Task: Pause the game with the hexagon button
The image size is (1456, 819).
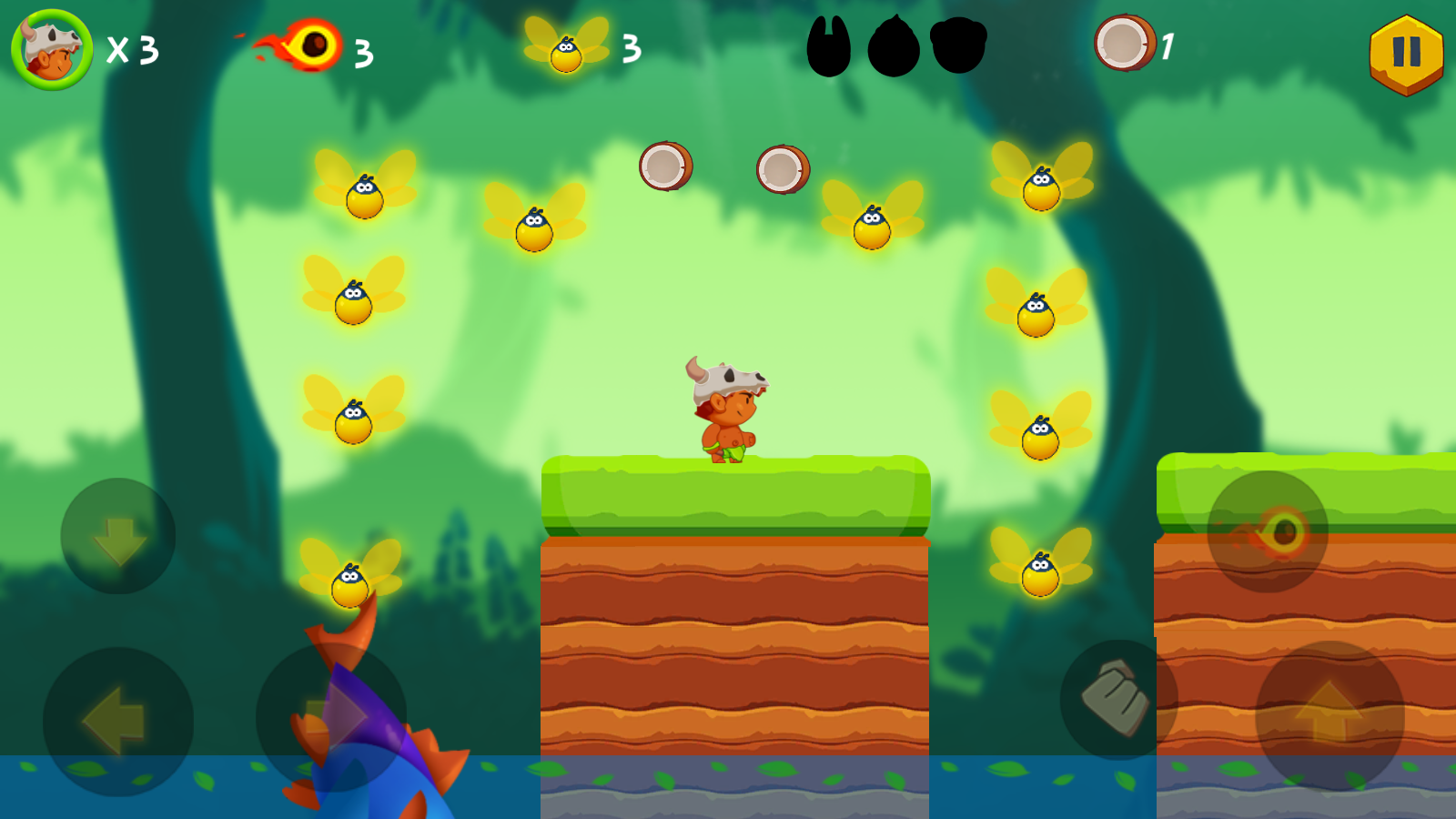Action: point(1406,54)
